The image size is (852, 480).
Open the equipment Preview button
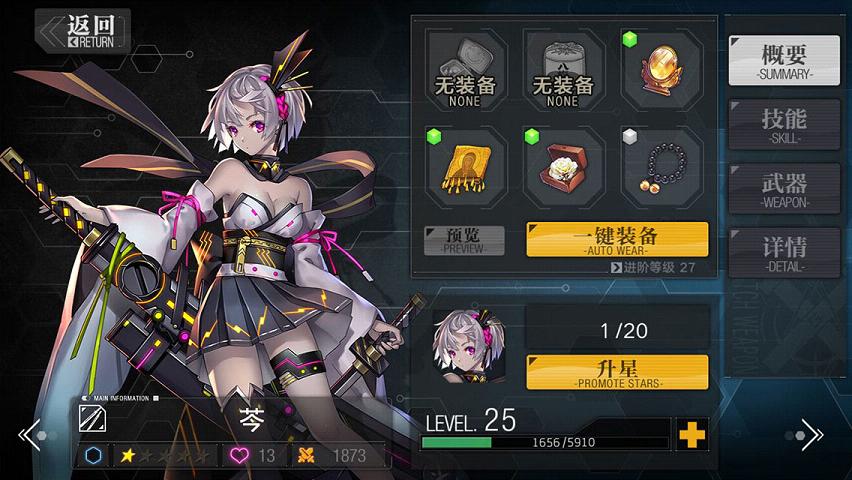(463, 240)
